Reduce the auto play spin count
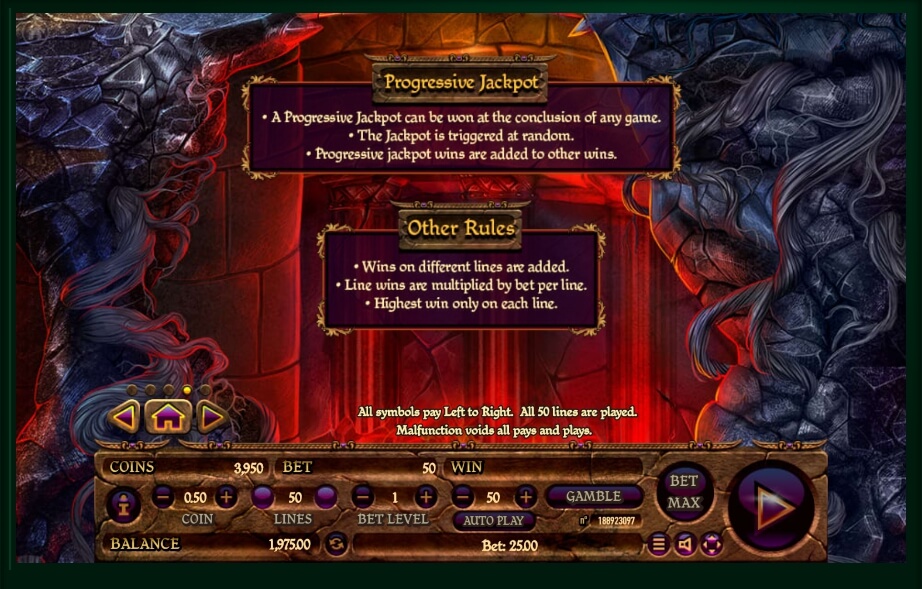 tap(462, 496)
